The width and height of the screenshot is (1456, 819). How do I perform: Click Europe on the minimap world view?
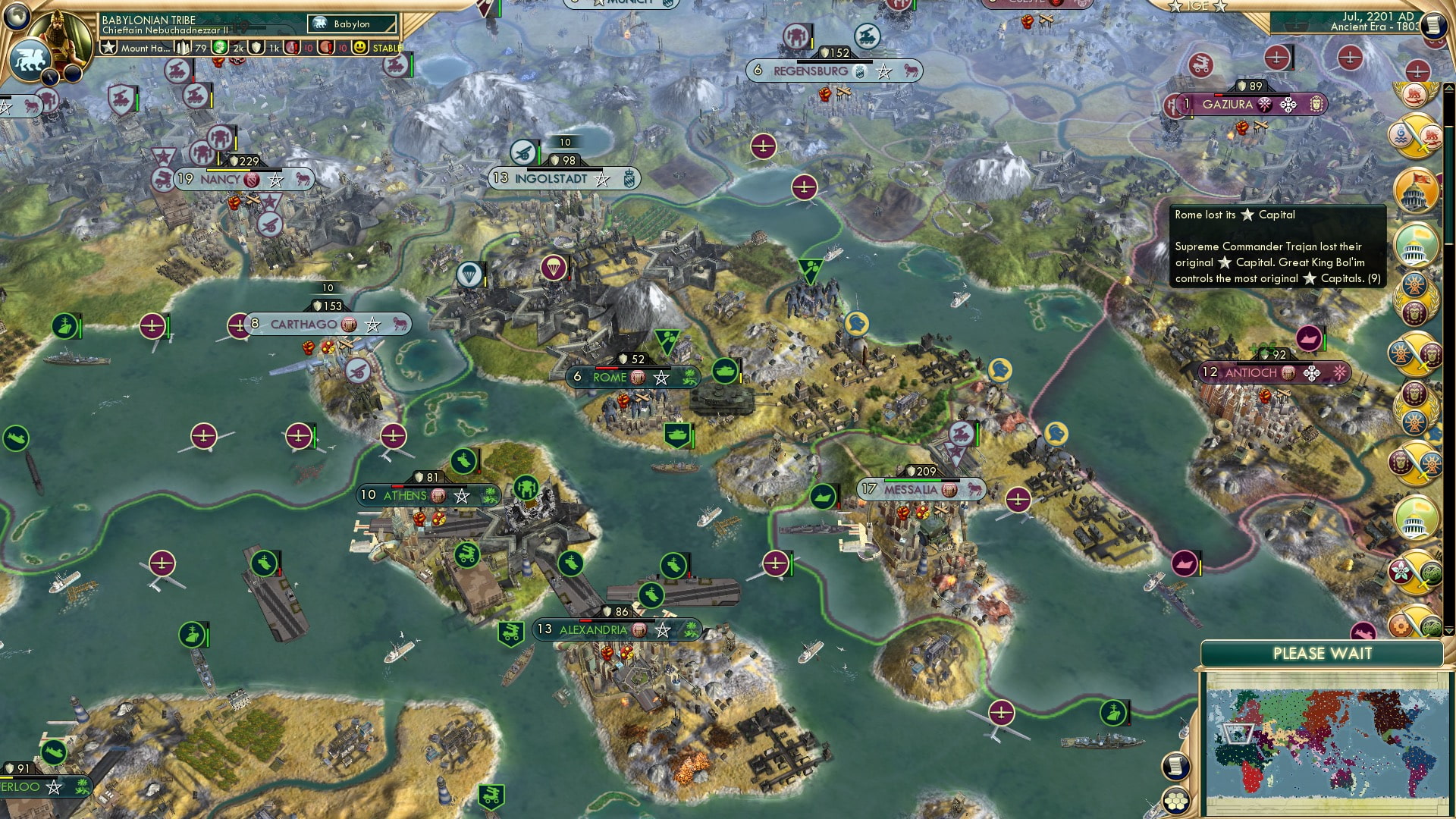pos(1248,713)
